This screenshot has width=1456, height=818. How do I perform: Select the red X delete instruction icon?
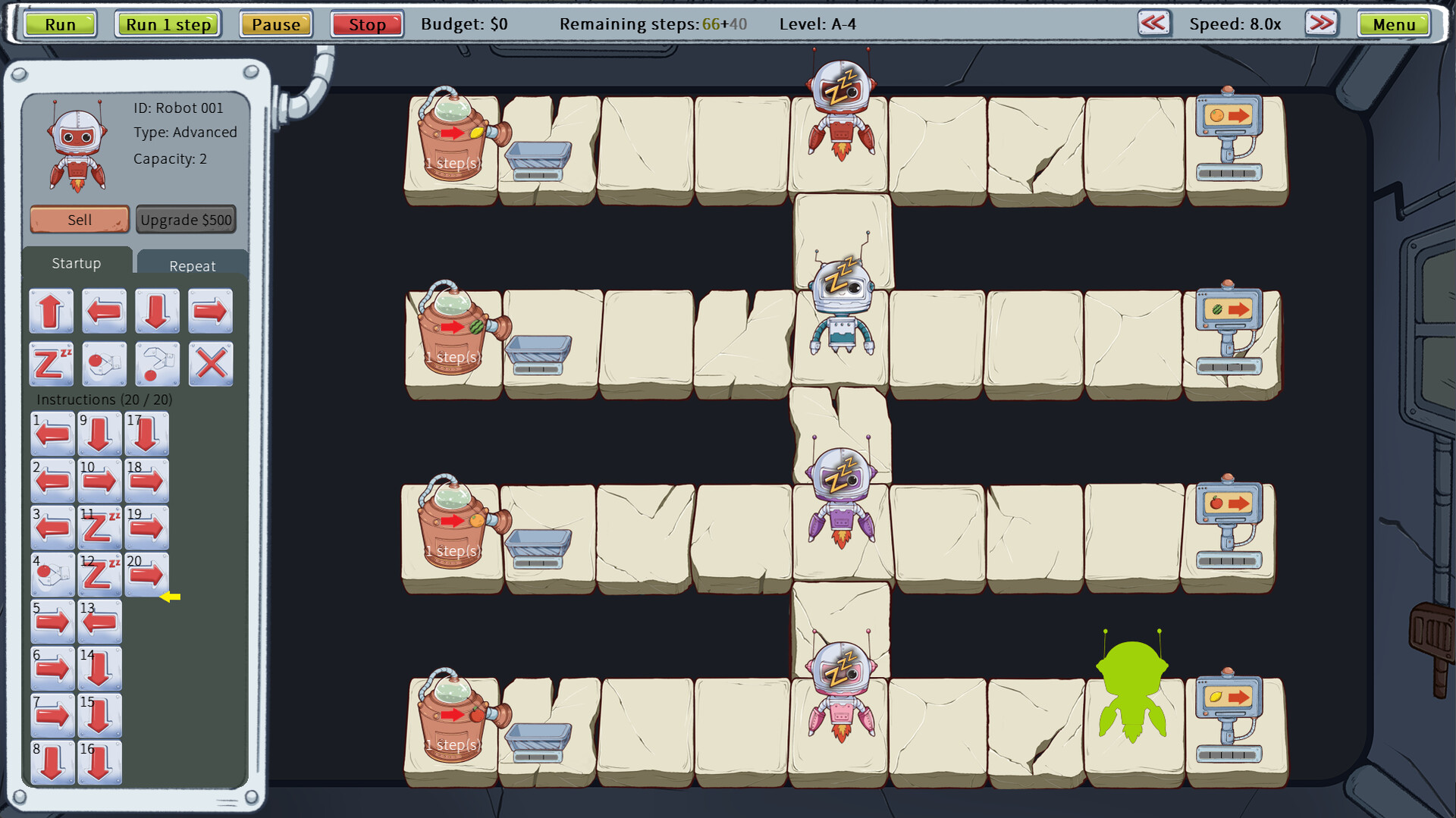click(x=210, y=364)
